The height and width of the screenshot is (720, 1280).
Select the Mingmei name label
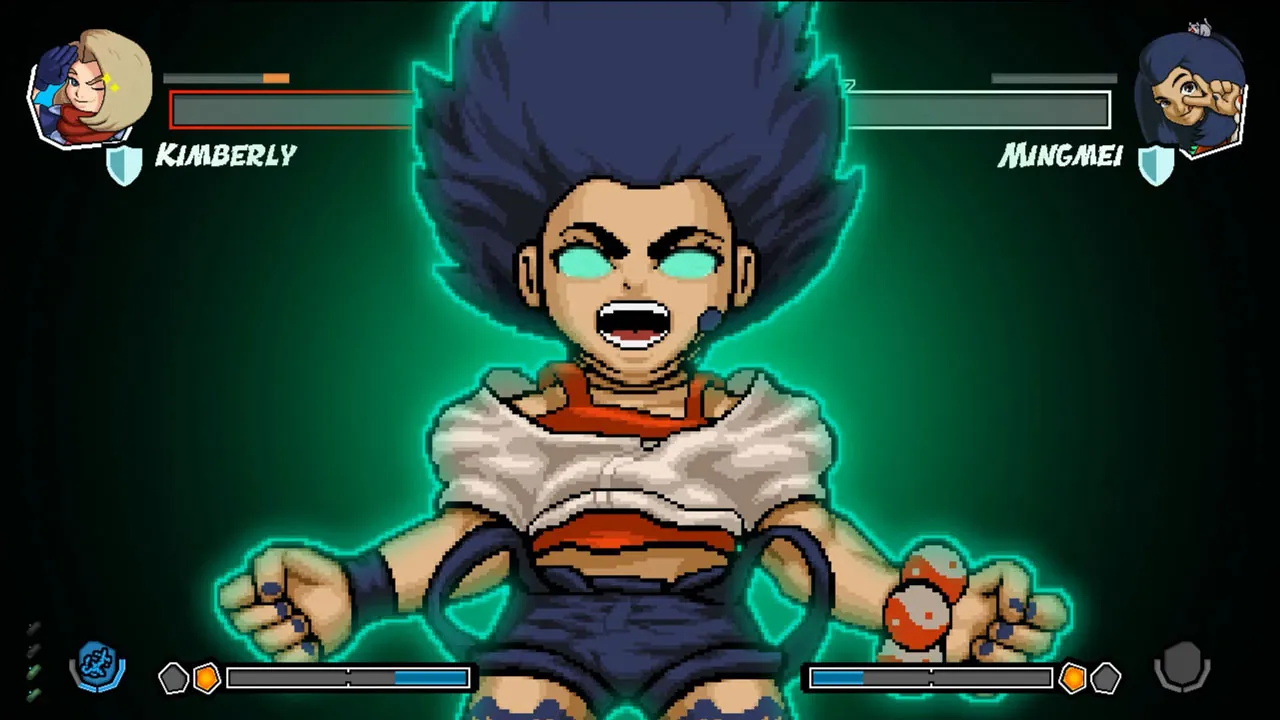(x=1060, y=157)
